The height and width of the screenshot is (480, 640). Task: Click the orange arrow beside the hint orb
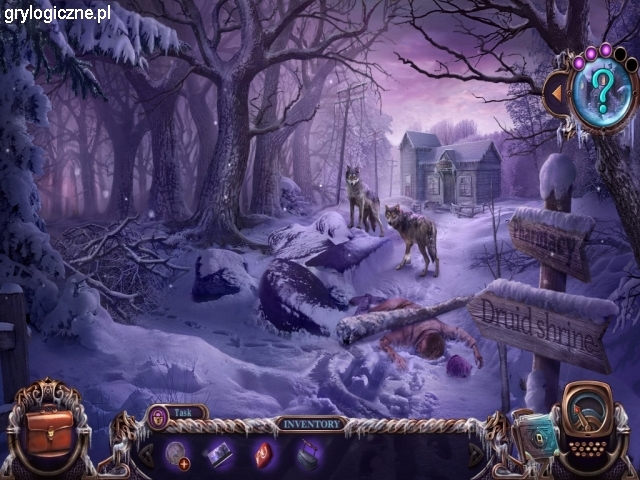point(554,93)
